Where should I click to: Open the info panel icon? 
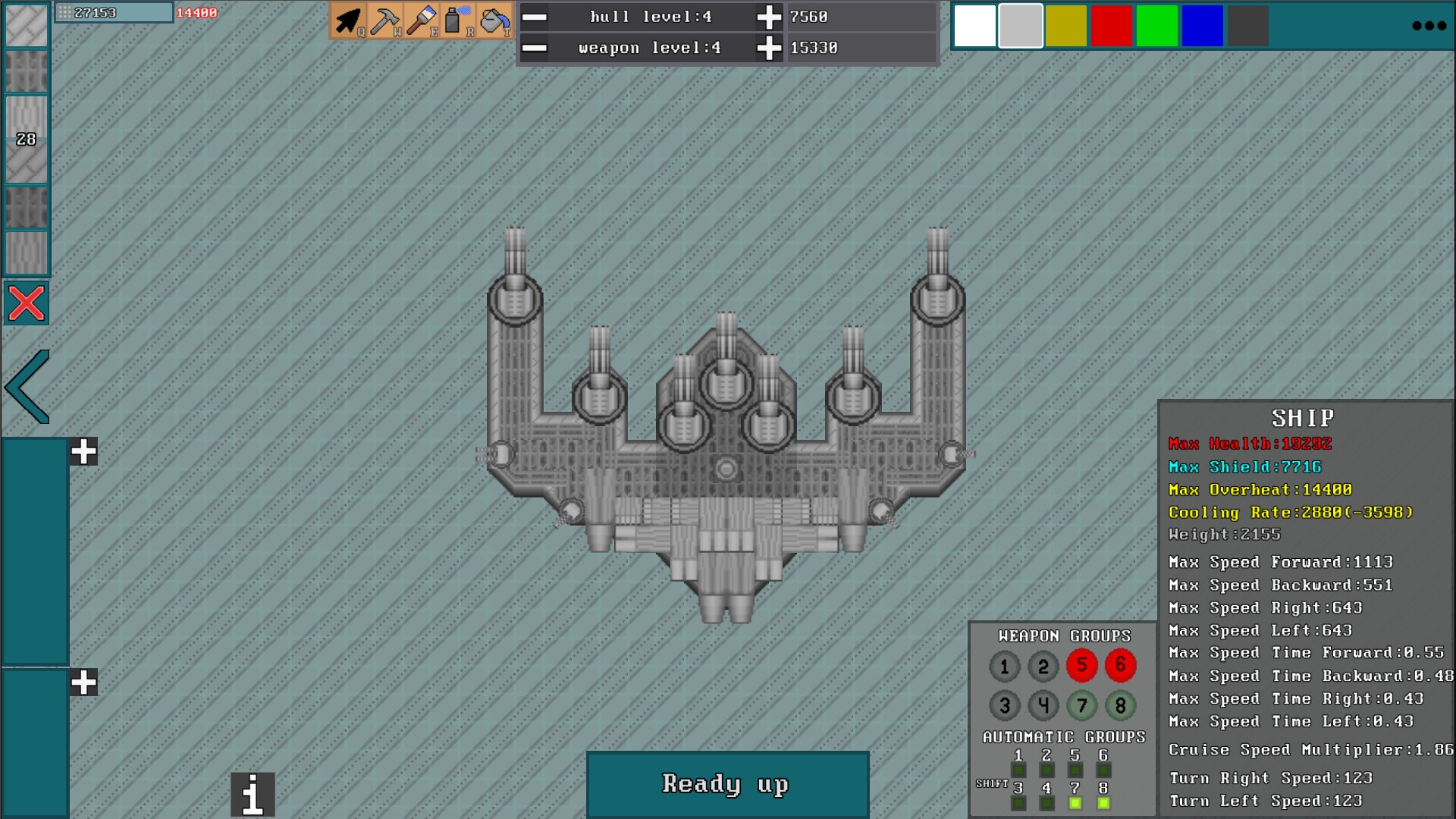253,794
